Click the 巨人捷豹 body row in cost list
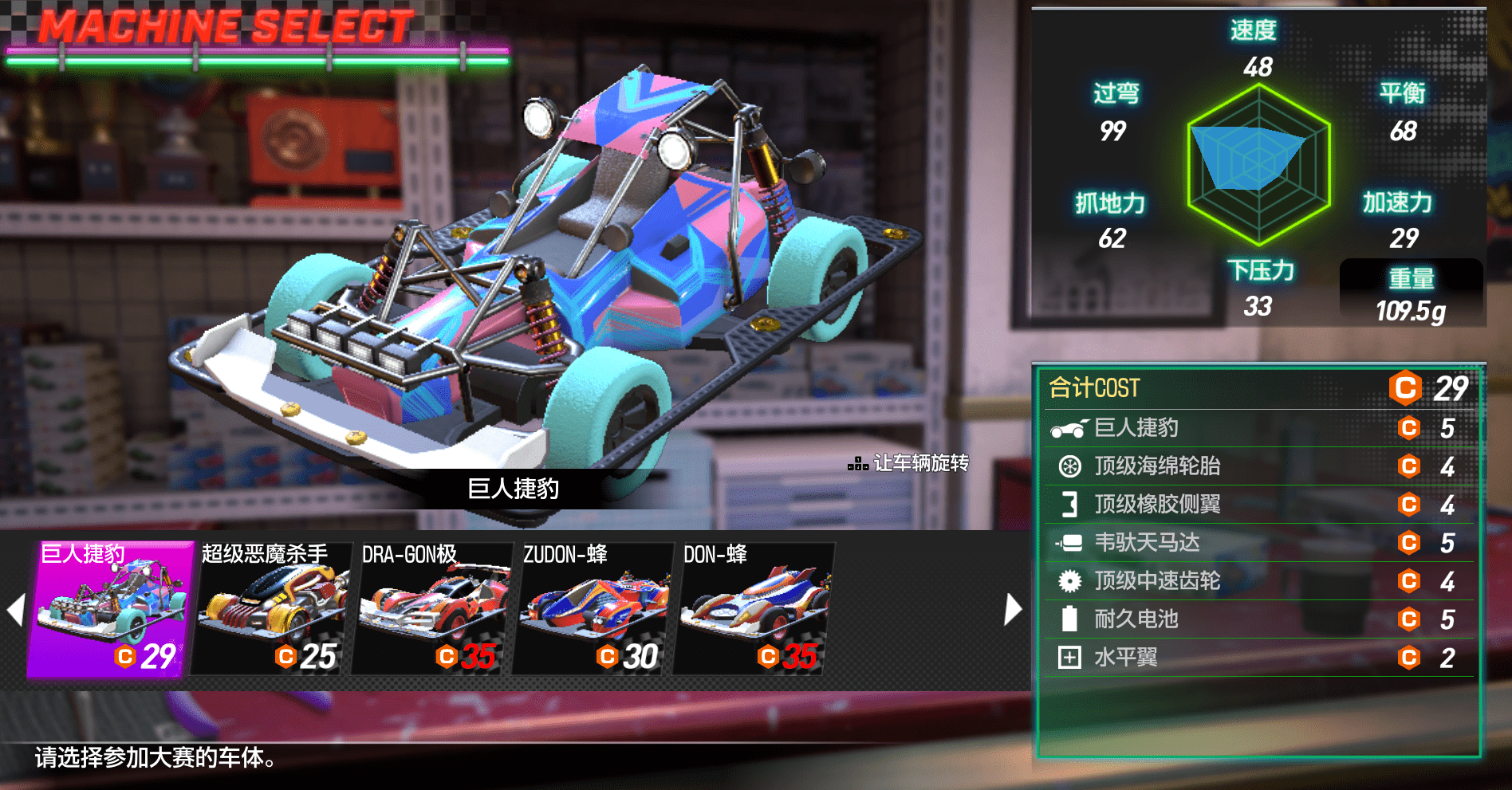Viewport: 1512px width, 790px height. click(1258, 428)
